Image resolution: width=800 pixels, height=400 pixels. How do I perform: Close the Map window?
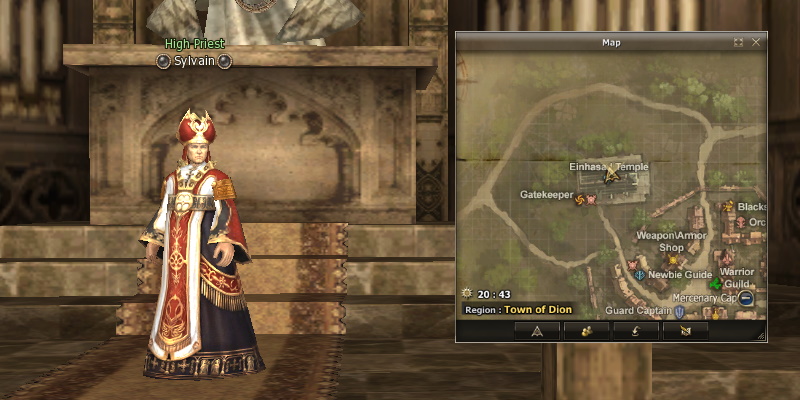(x=756, y=42)
